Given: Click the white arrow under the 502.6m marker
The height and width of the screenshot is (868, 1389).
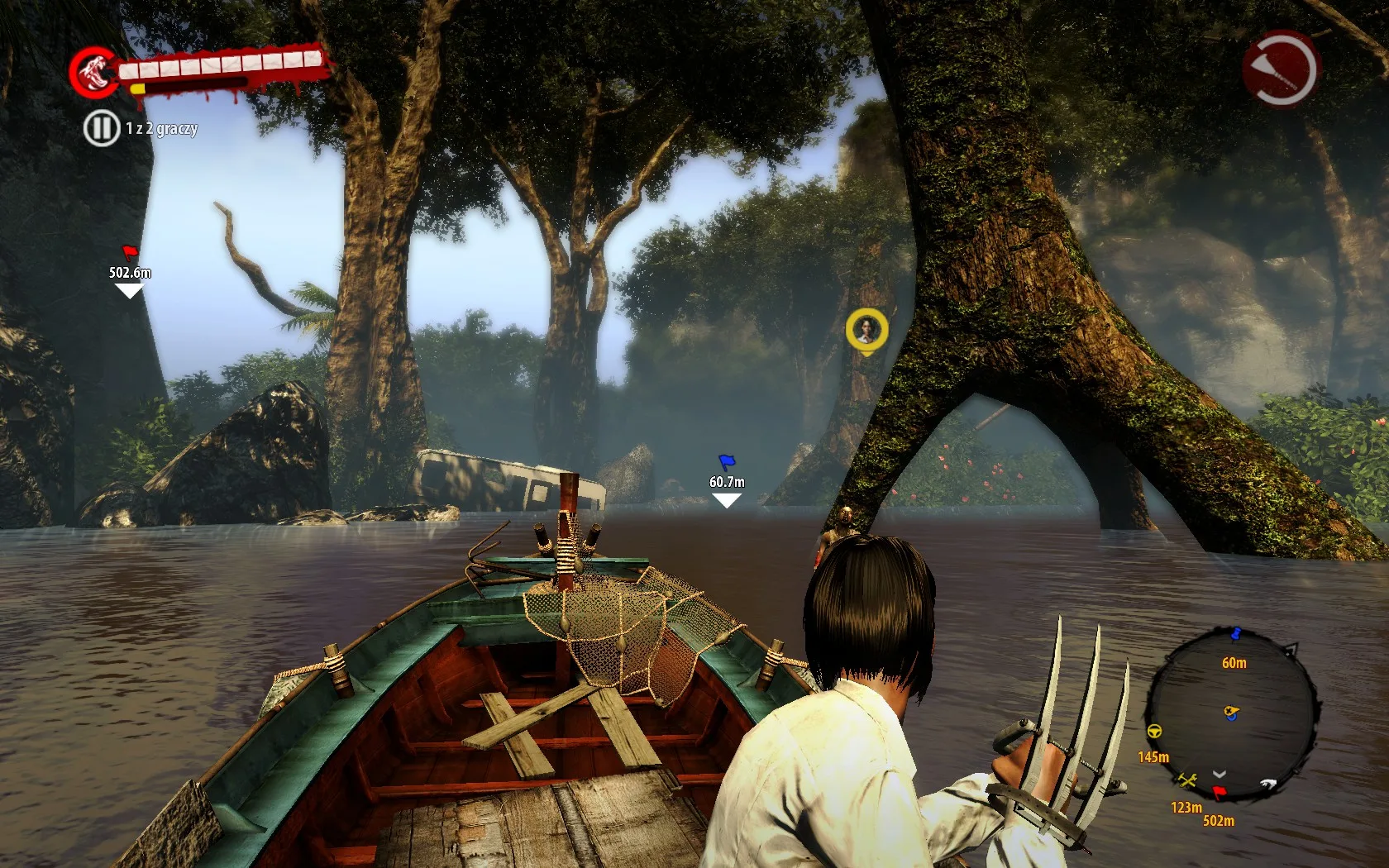Looking at the screenshot, I should 128,291.
